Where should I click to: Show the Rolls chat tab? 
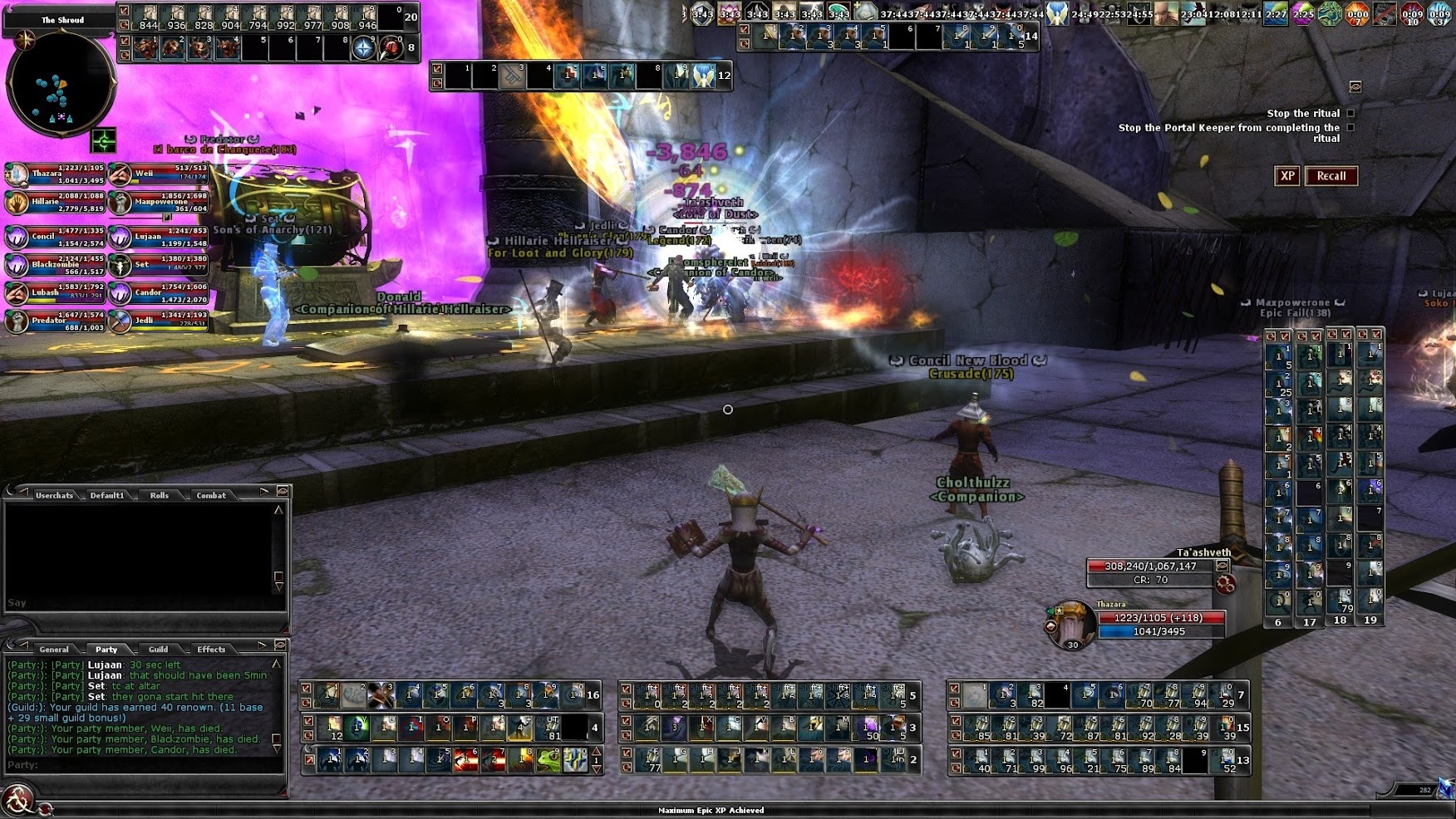159,495
